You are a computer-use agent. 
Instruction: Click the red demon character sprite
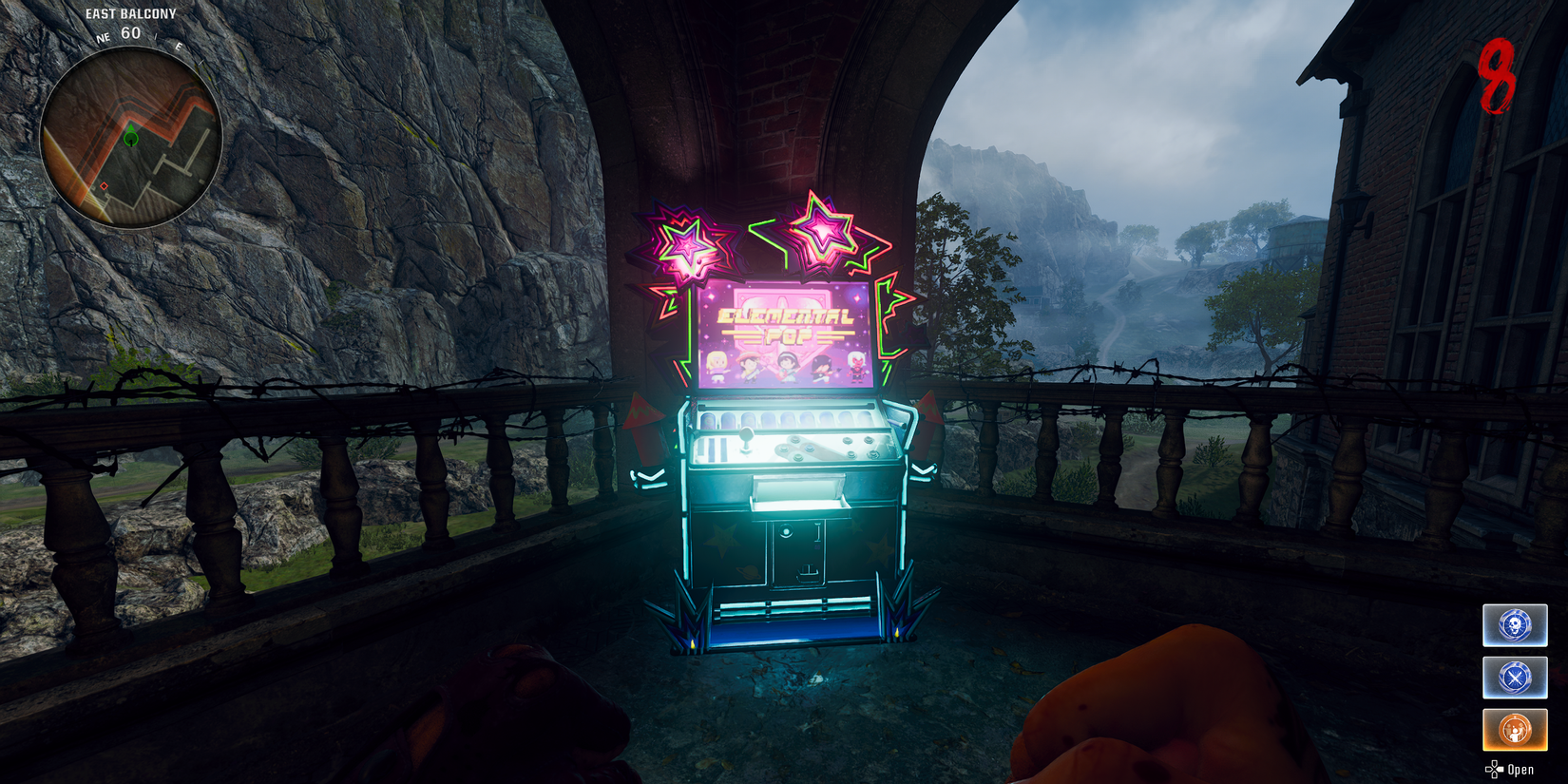(x=857, y=365)
